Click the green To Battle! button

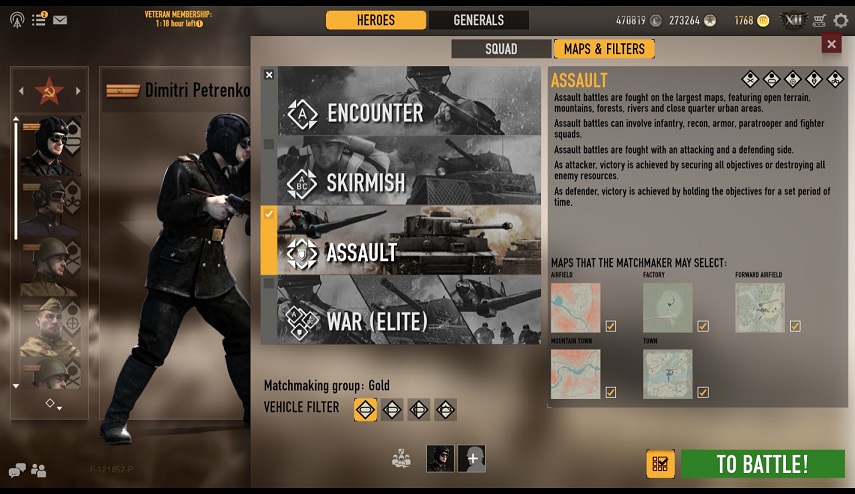point(763,464)
